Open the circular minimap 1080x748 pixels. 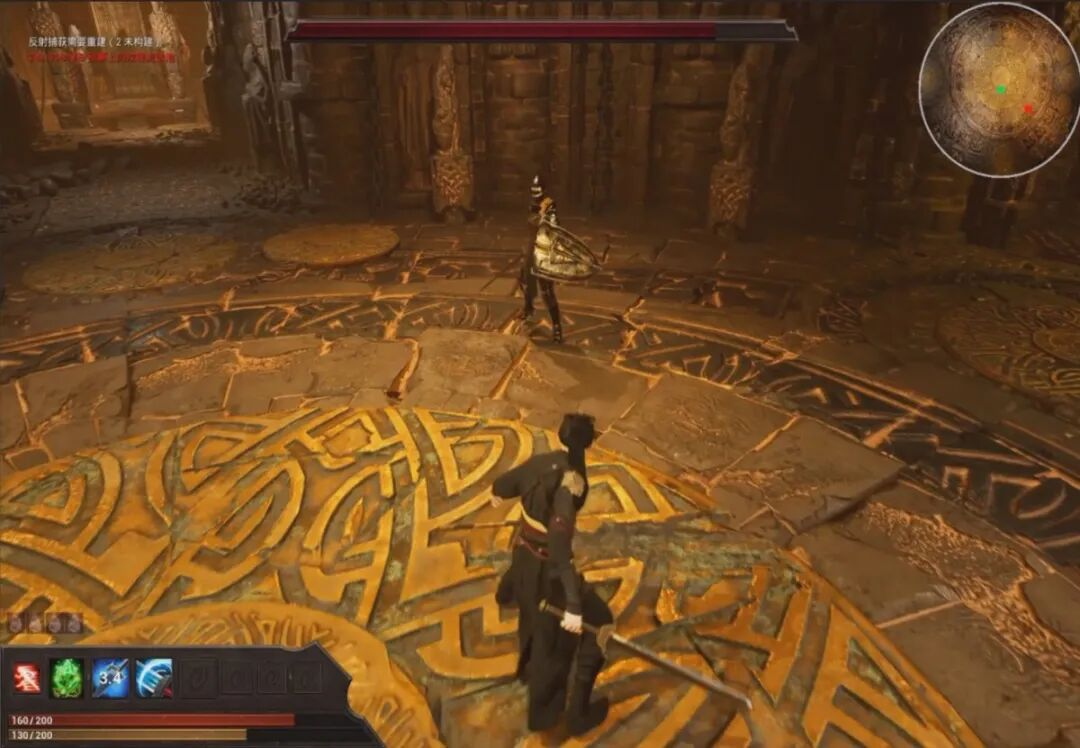click(x=999, y=90)
